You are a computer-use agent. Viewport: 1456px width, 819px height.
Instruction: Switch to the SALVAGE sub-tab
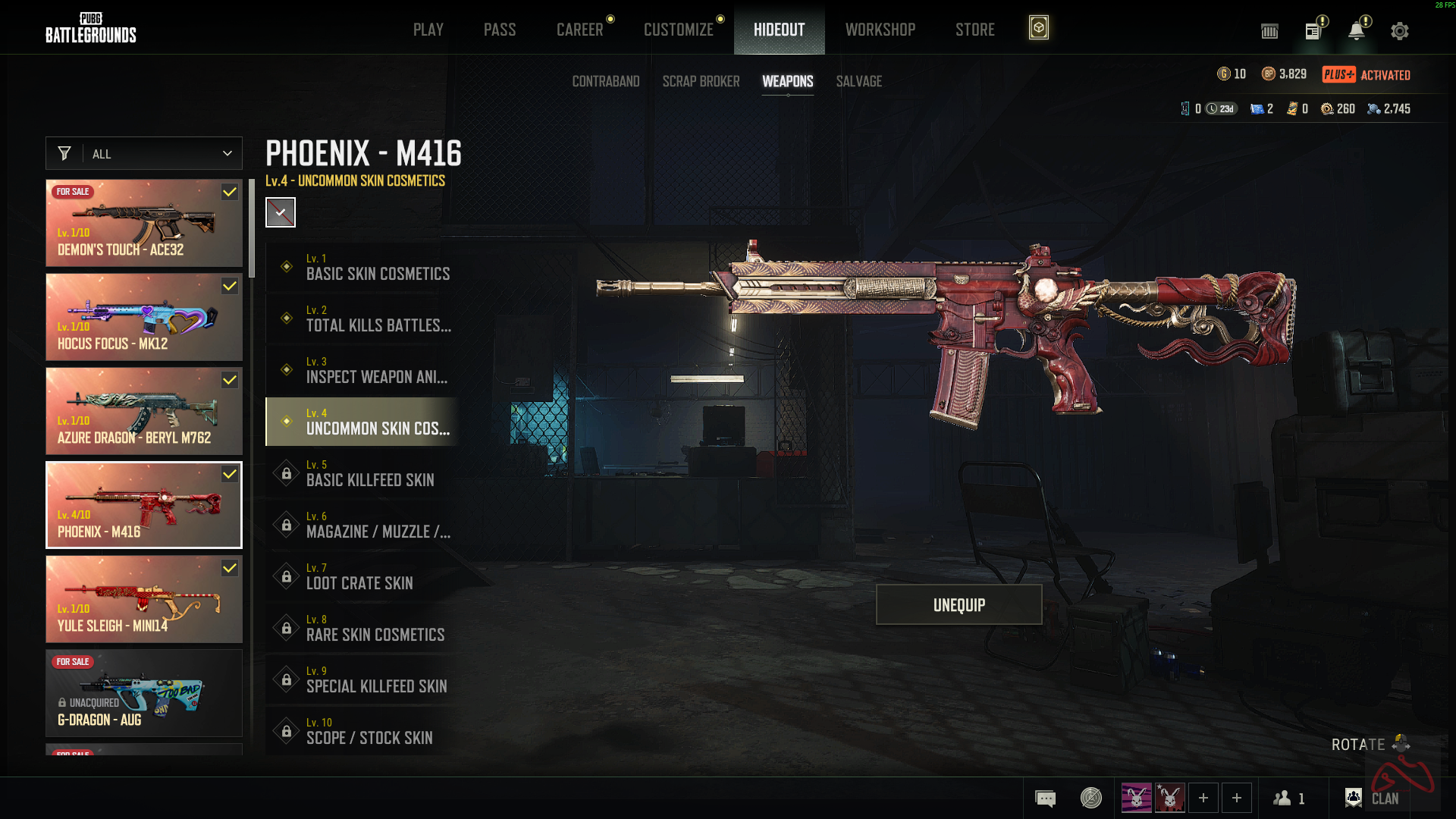point(858,81)
